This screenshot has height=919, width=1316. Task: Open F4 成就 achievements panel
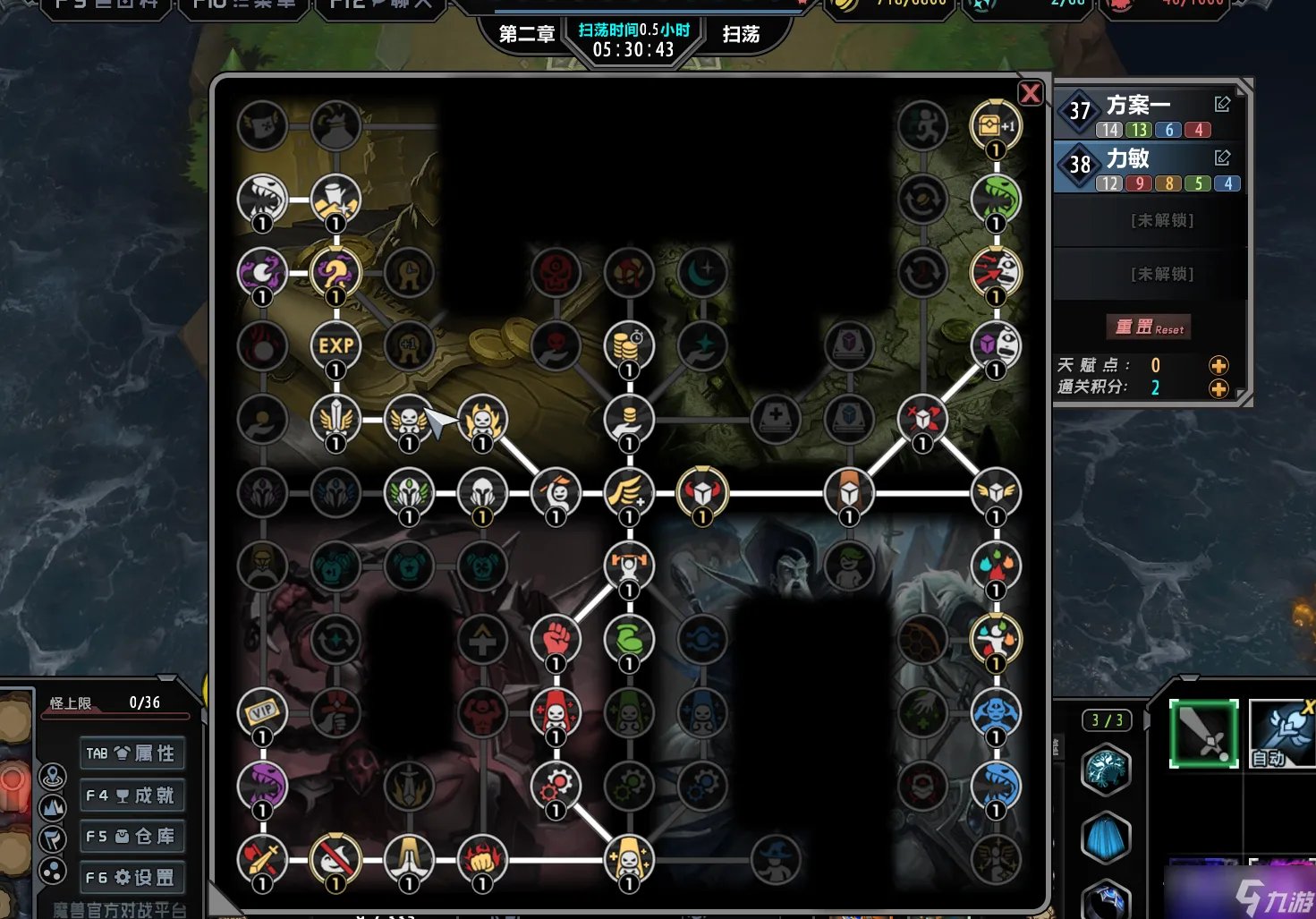[132, 795]
